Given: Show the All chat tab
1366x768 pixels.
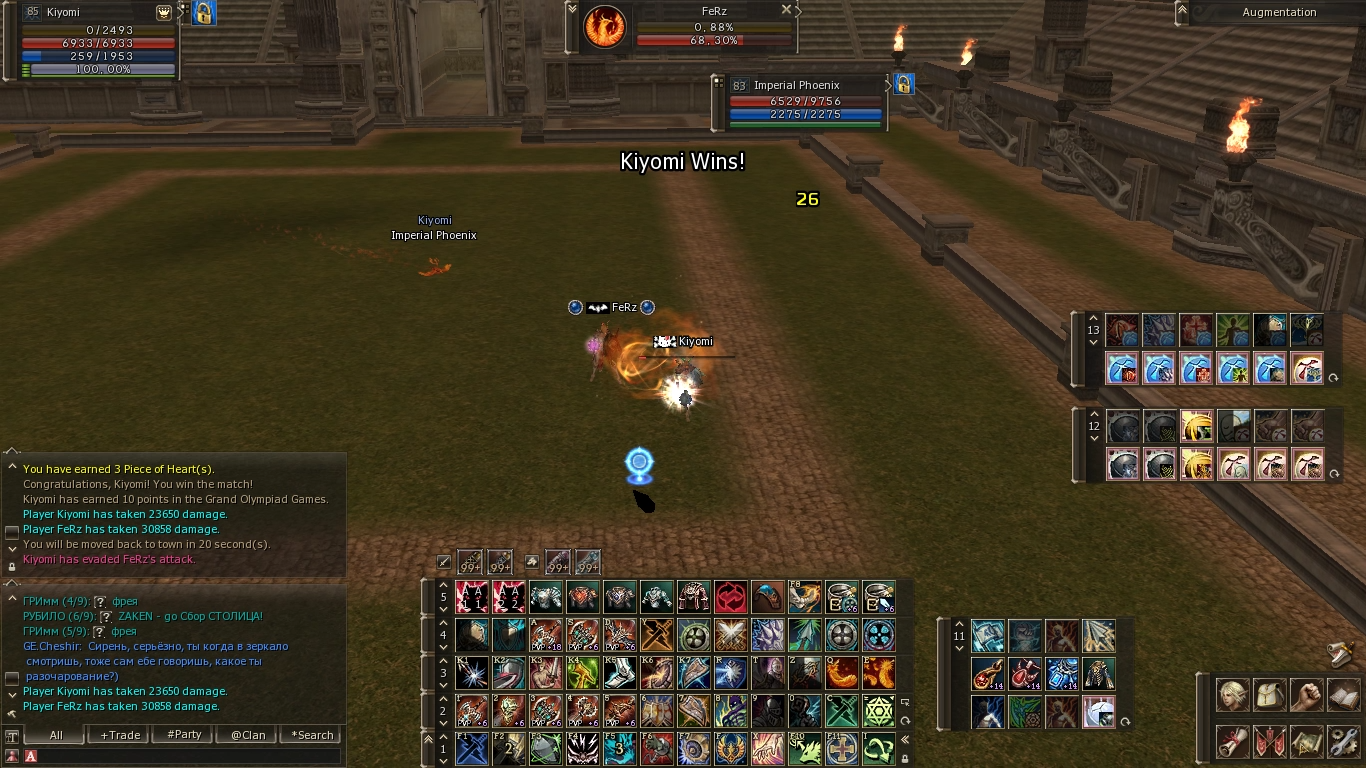Looking at the screenshot, I should click(56, 735).
